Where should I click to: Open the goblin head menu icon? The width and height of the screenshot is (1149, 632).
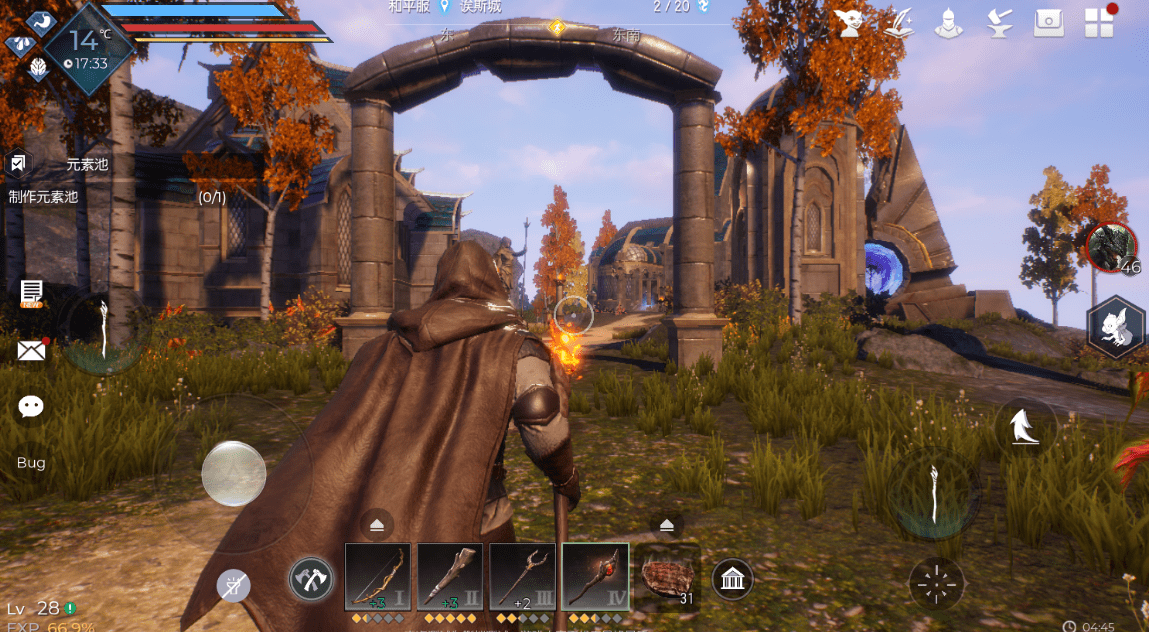click(x=851, y=23)
